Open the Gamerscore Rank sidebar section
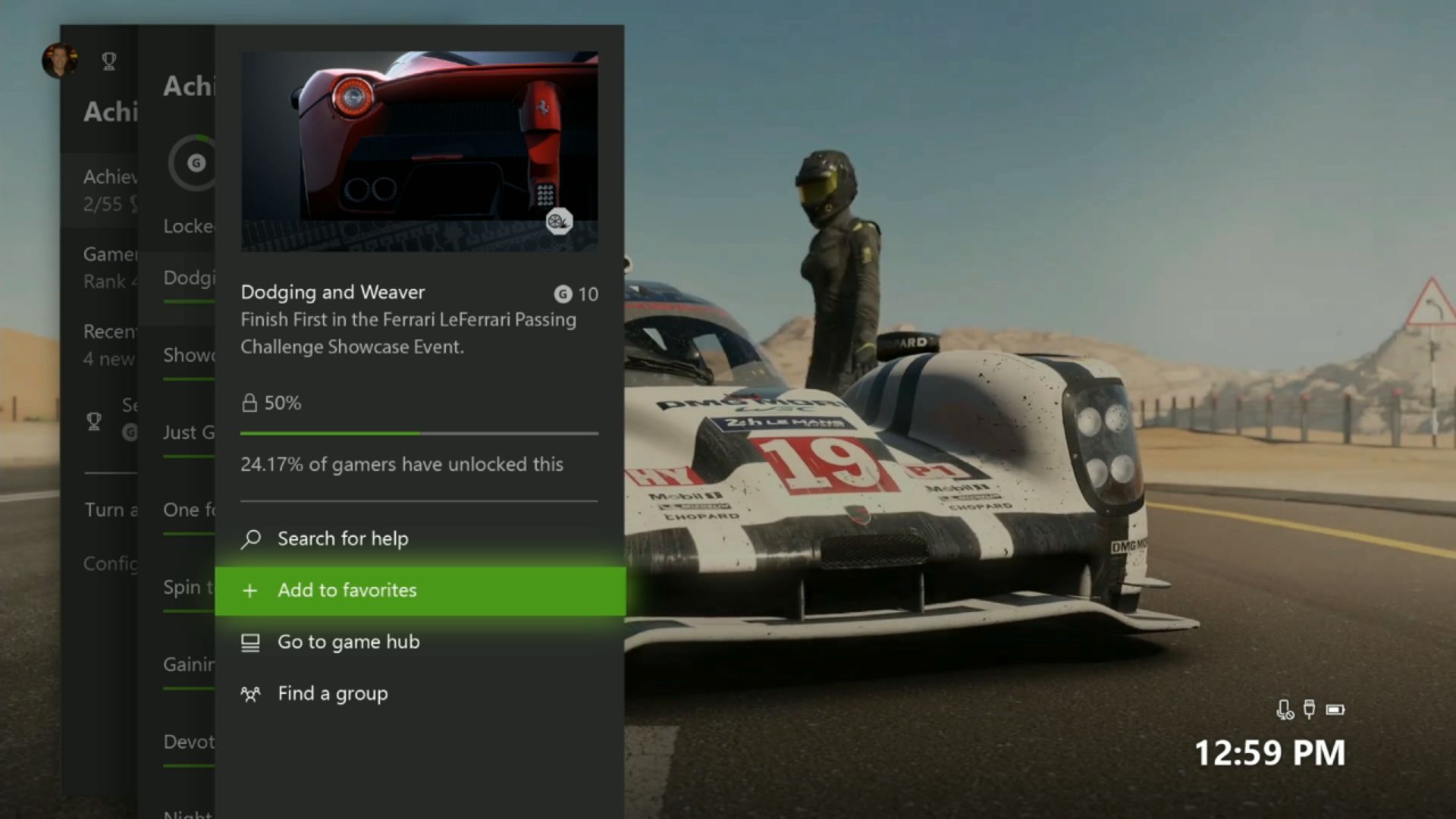This screenshot has height=819, width=1456. click(x=111, y=266)
